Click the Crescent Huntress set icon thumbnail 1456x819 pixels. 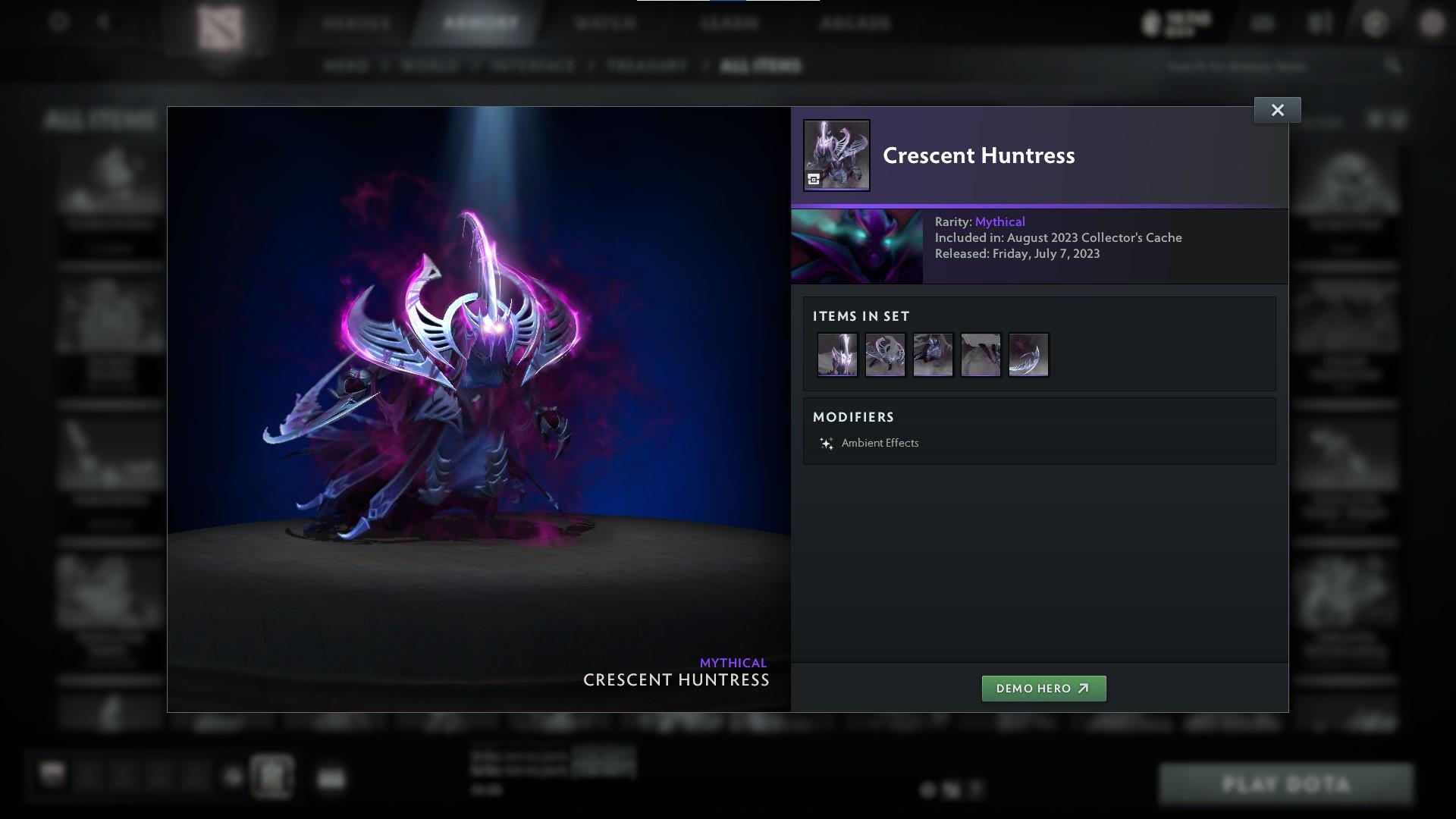(x=836, y=155)
